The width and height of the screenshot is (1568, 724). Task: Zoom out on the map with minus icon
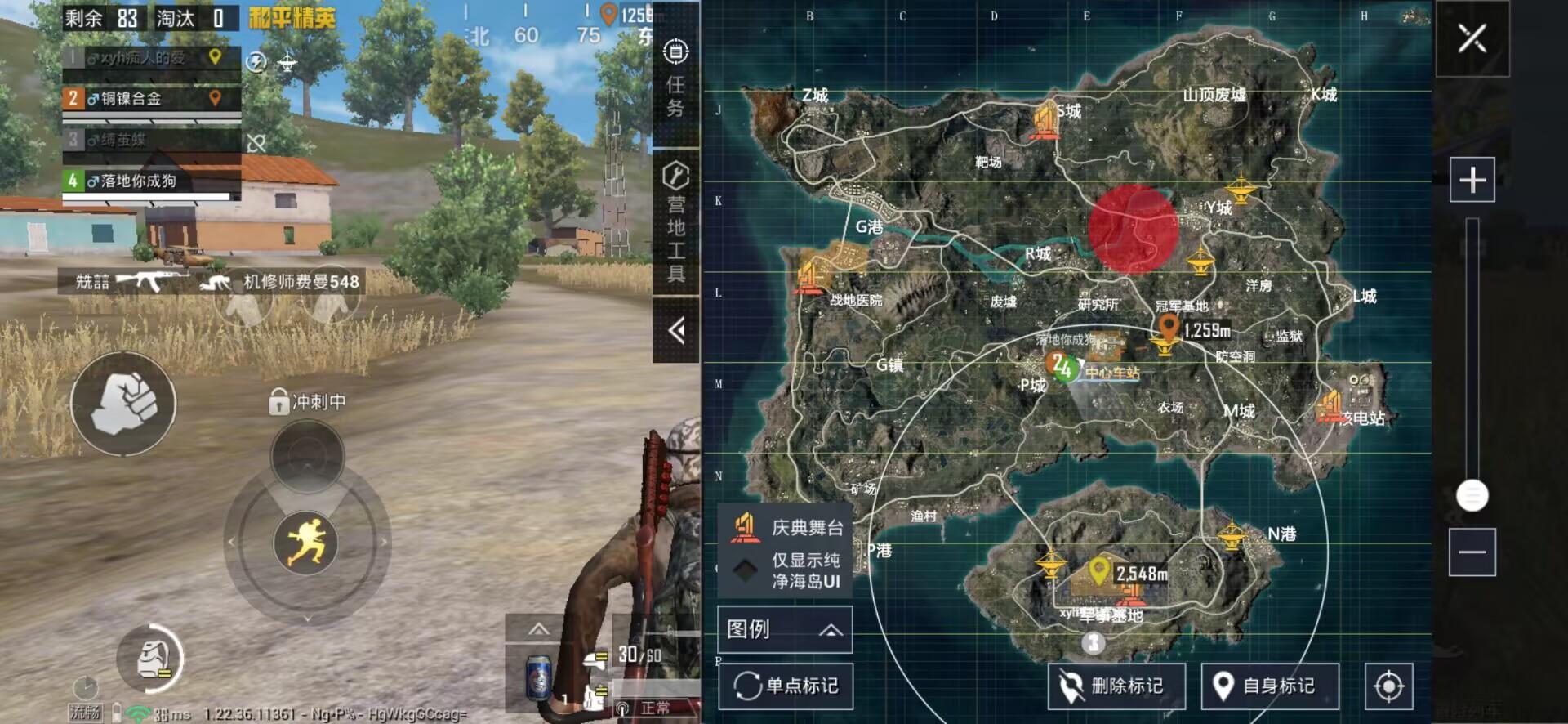pyautogui.click(x=1472, y=553)
